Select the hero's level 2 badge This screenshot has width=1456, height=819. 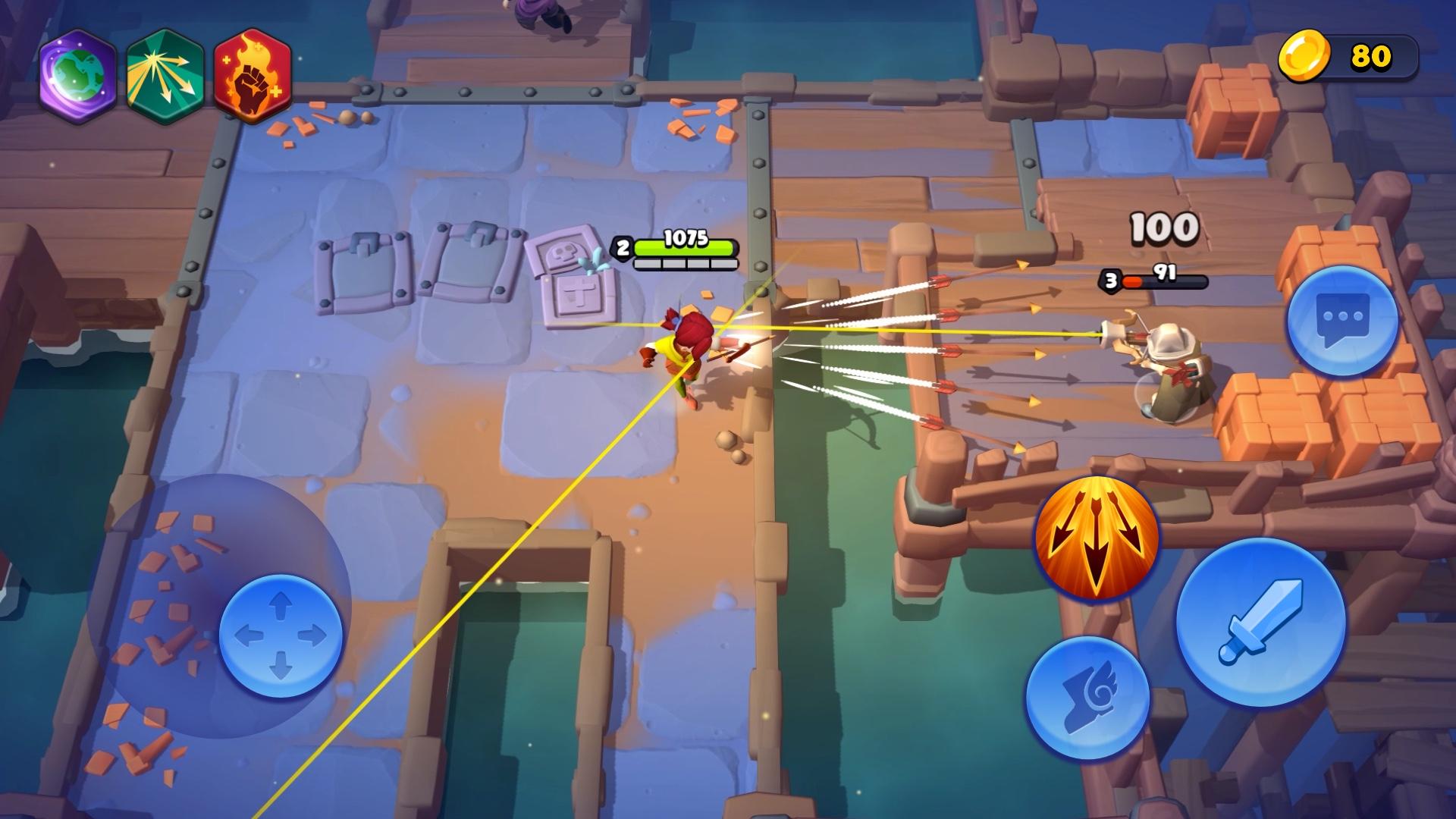pos(623,246)
